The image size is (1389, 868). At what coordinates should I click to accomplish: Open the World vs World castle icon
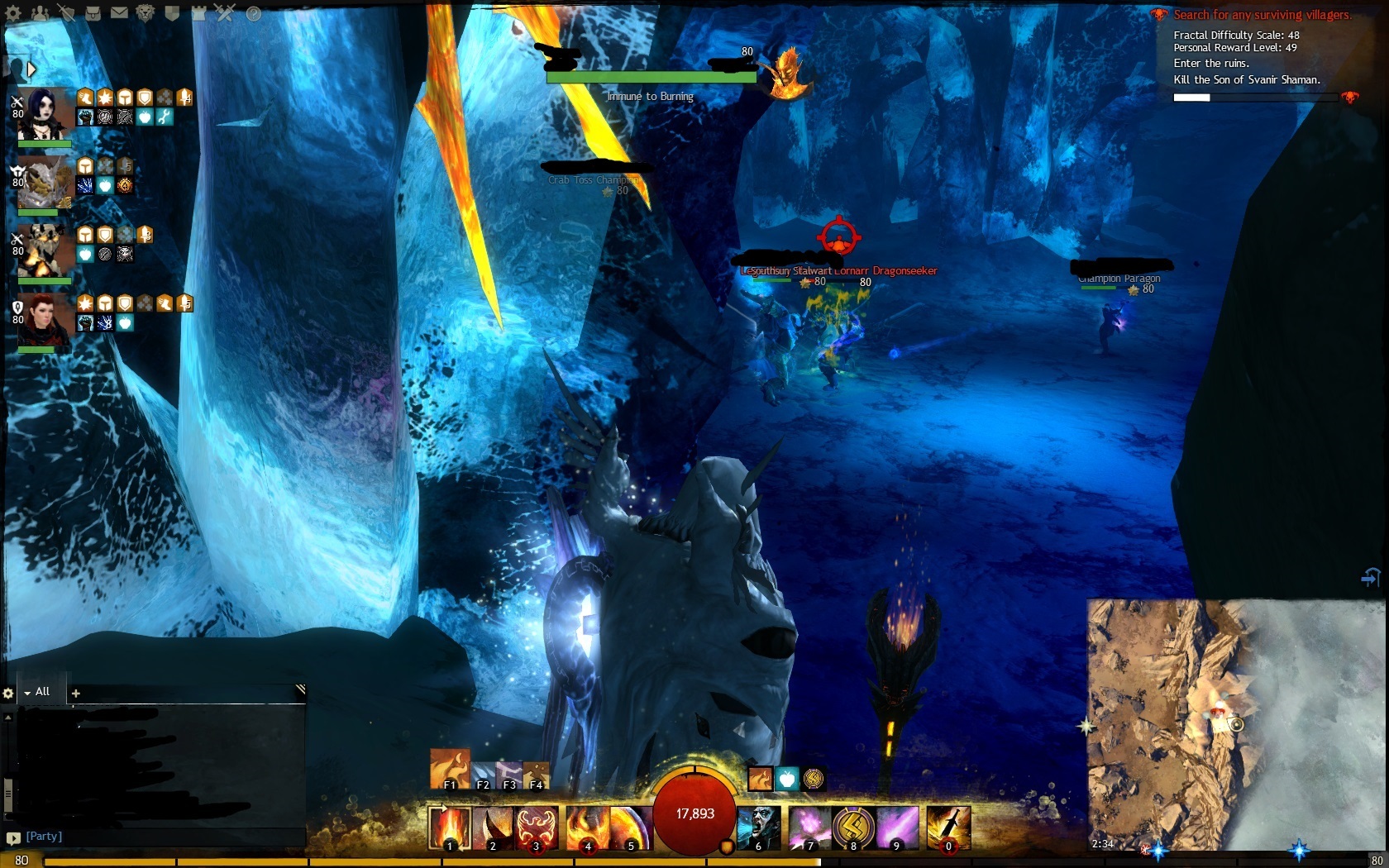[x=198, y=13]
